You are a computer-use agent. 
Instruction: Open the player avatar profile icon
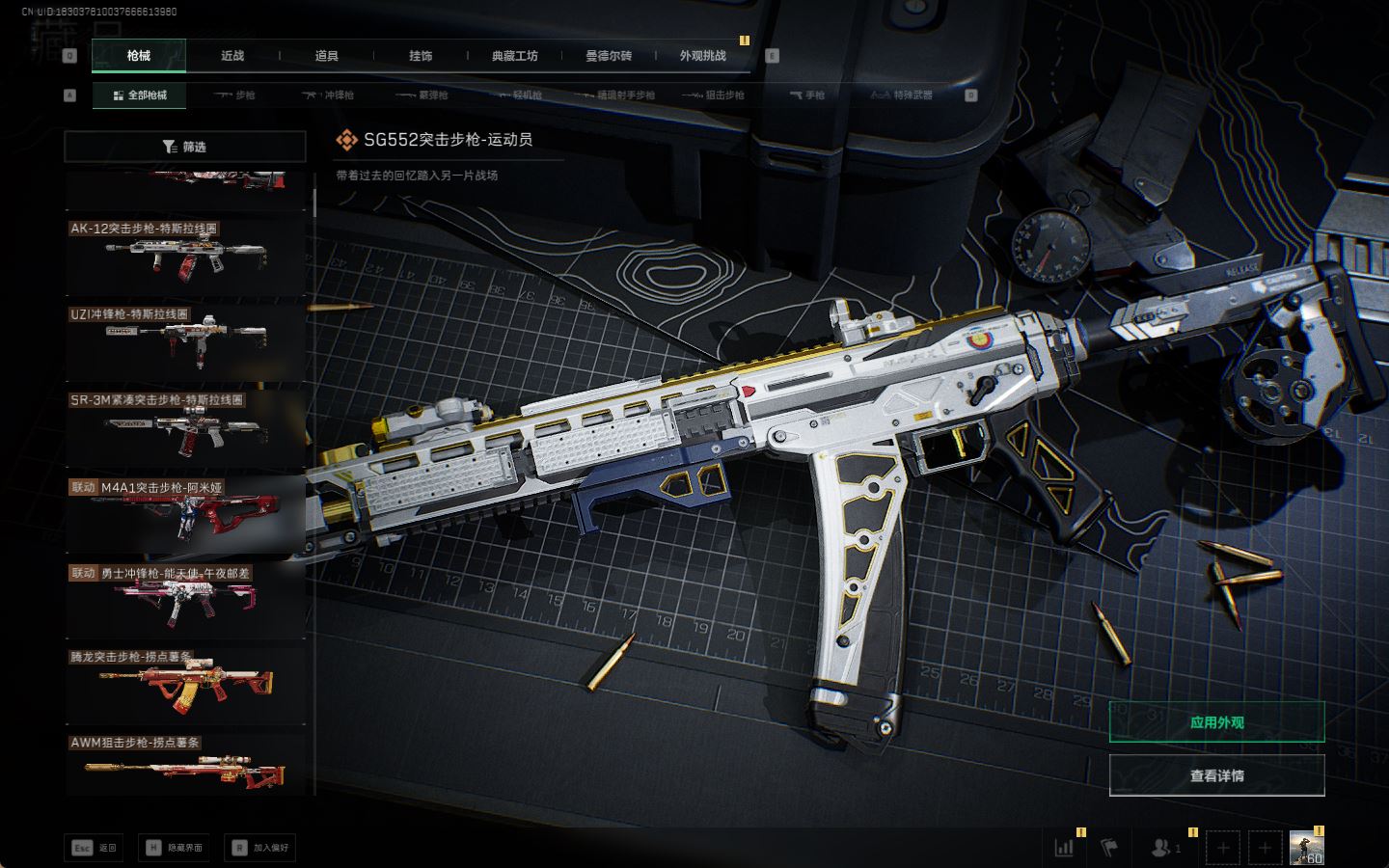pos(1306,848)
